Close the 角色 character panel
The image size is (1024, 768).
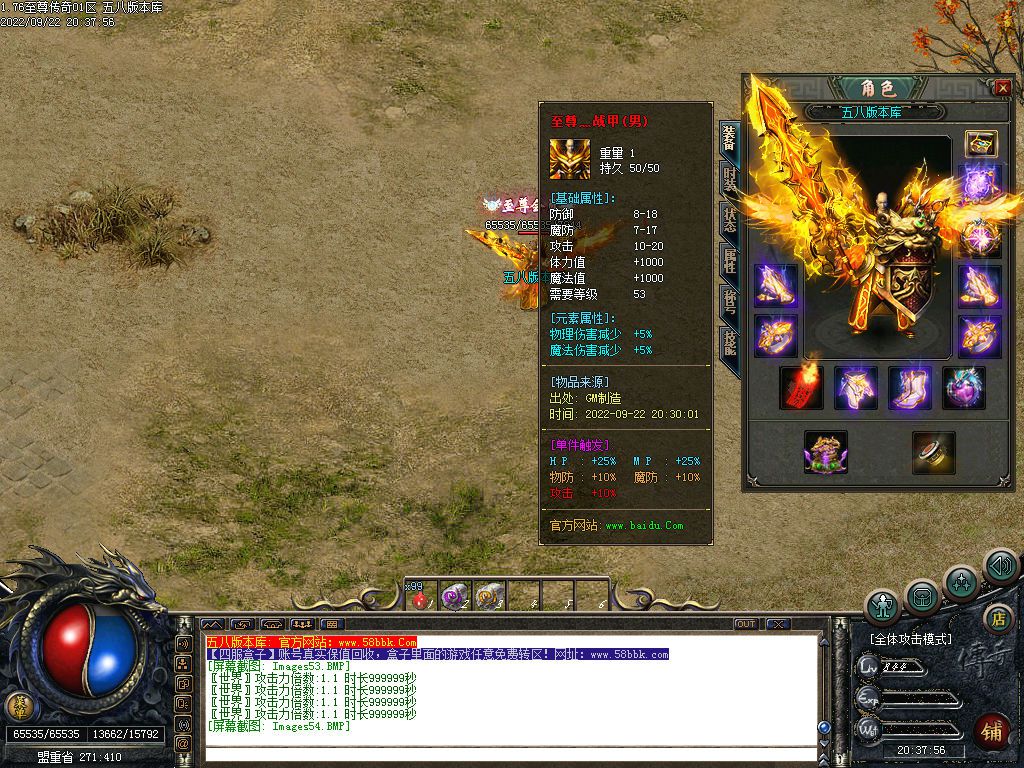point(1003,88)
